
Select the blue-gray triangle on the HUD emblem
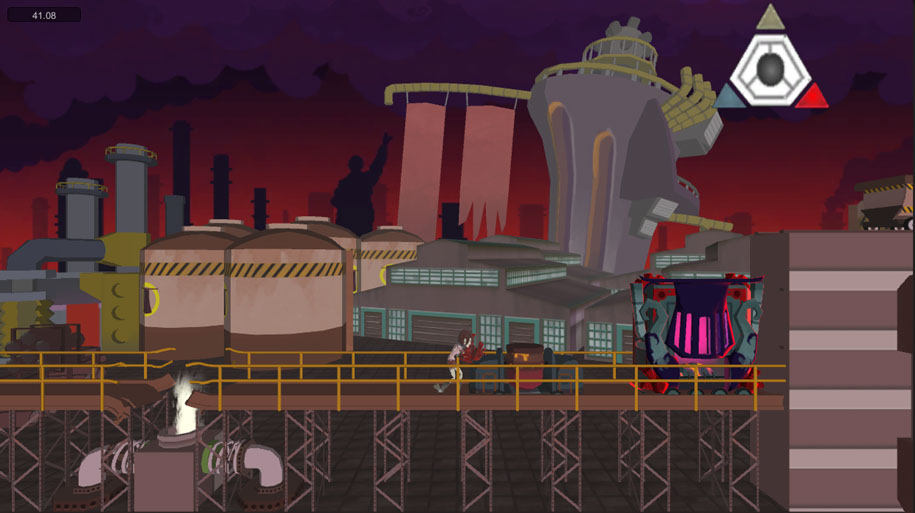[727, 97]
